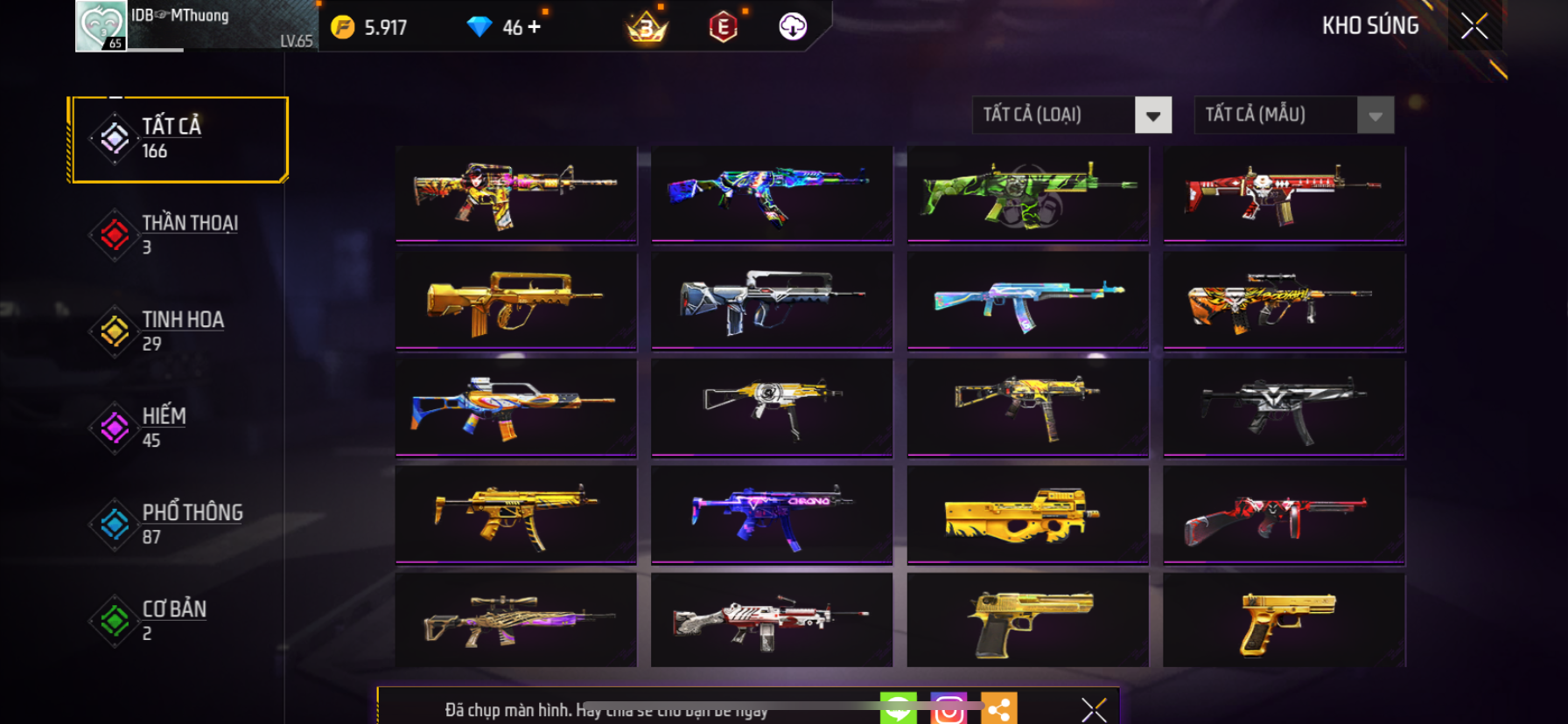Add more diamonds with the plus button
Viewport: 1568px width, 724px height.
tap(534, 27)
